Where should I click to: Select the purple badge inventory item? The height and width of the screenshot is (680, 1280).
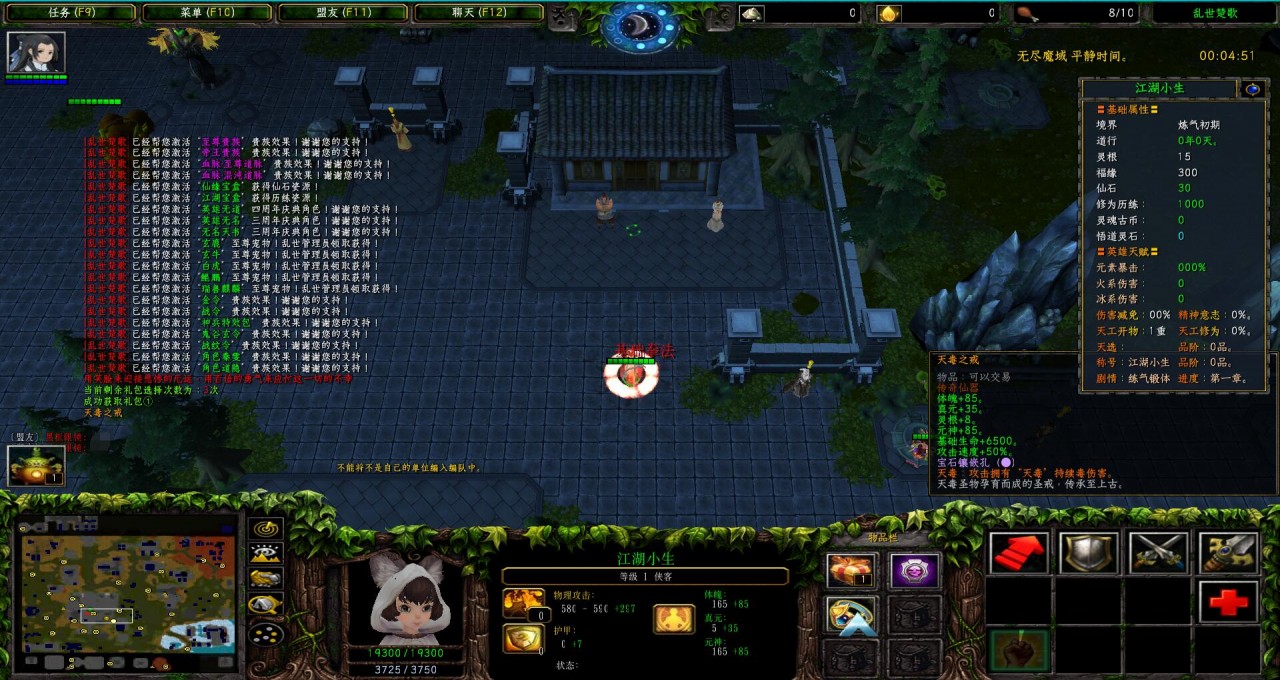click(x=915, y=571)
